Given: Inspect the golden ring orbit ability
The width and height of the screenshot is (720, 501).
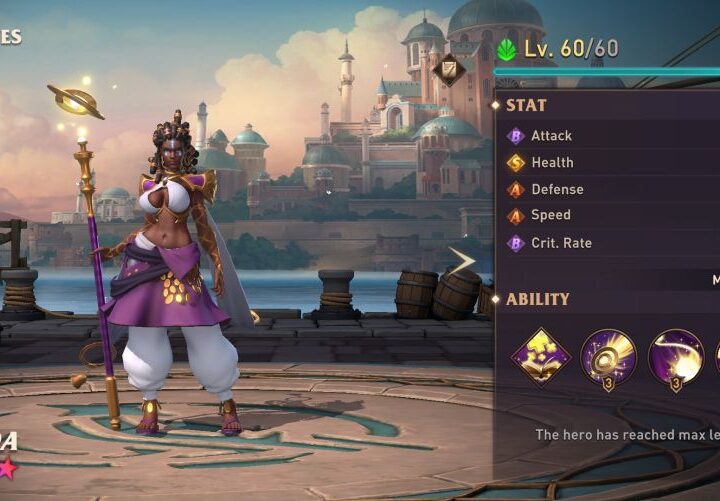Looking at the screenshot, I should pyautogui.click(x=609, y=356).
